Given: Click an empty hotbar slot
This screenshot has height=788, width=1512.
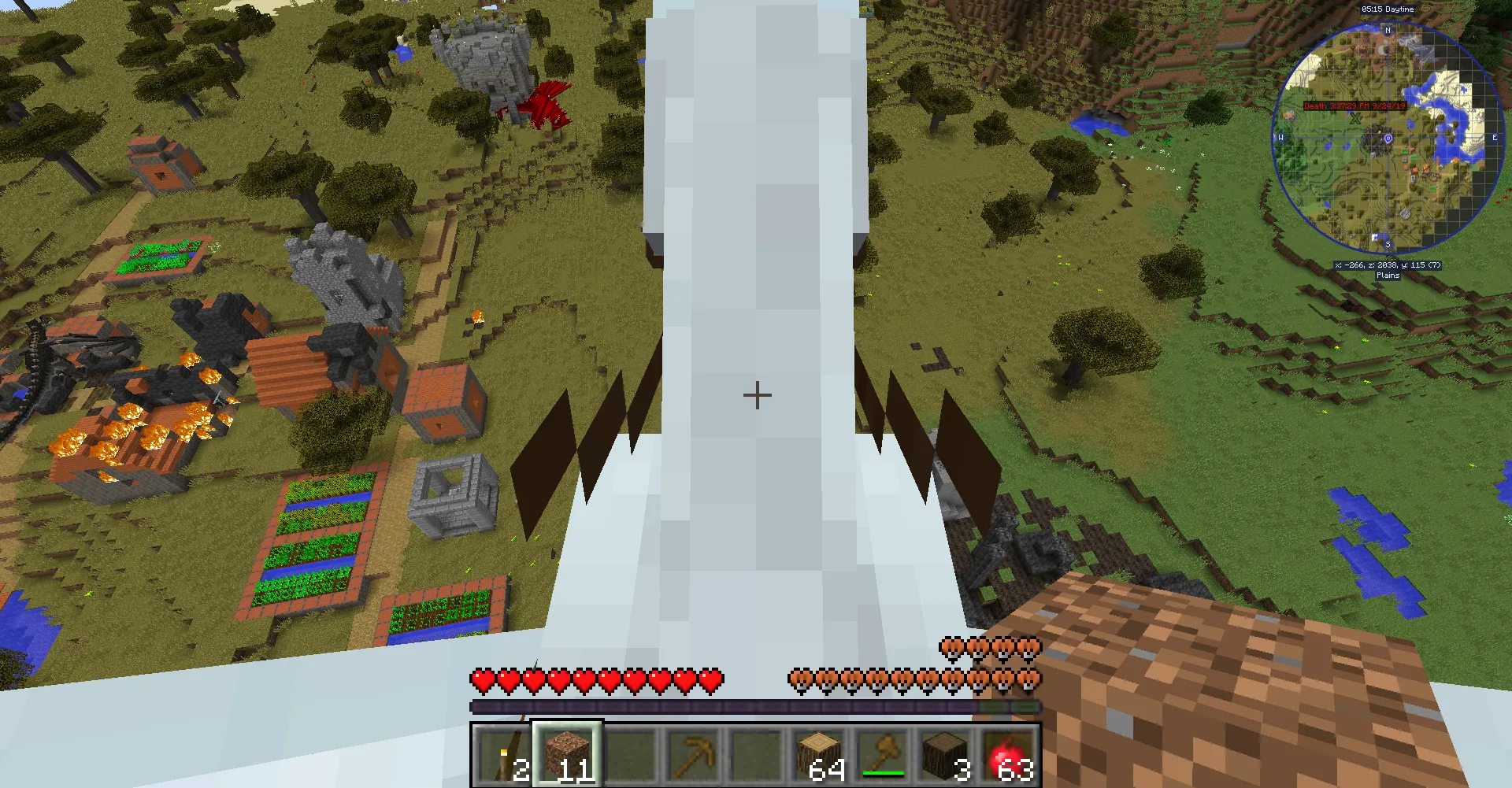Looking at the screenshot, I should pyautogui.click(x=630, y=754).
